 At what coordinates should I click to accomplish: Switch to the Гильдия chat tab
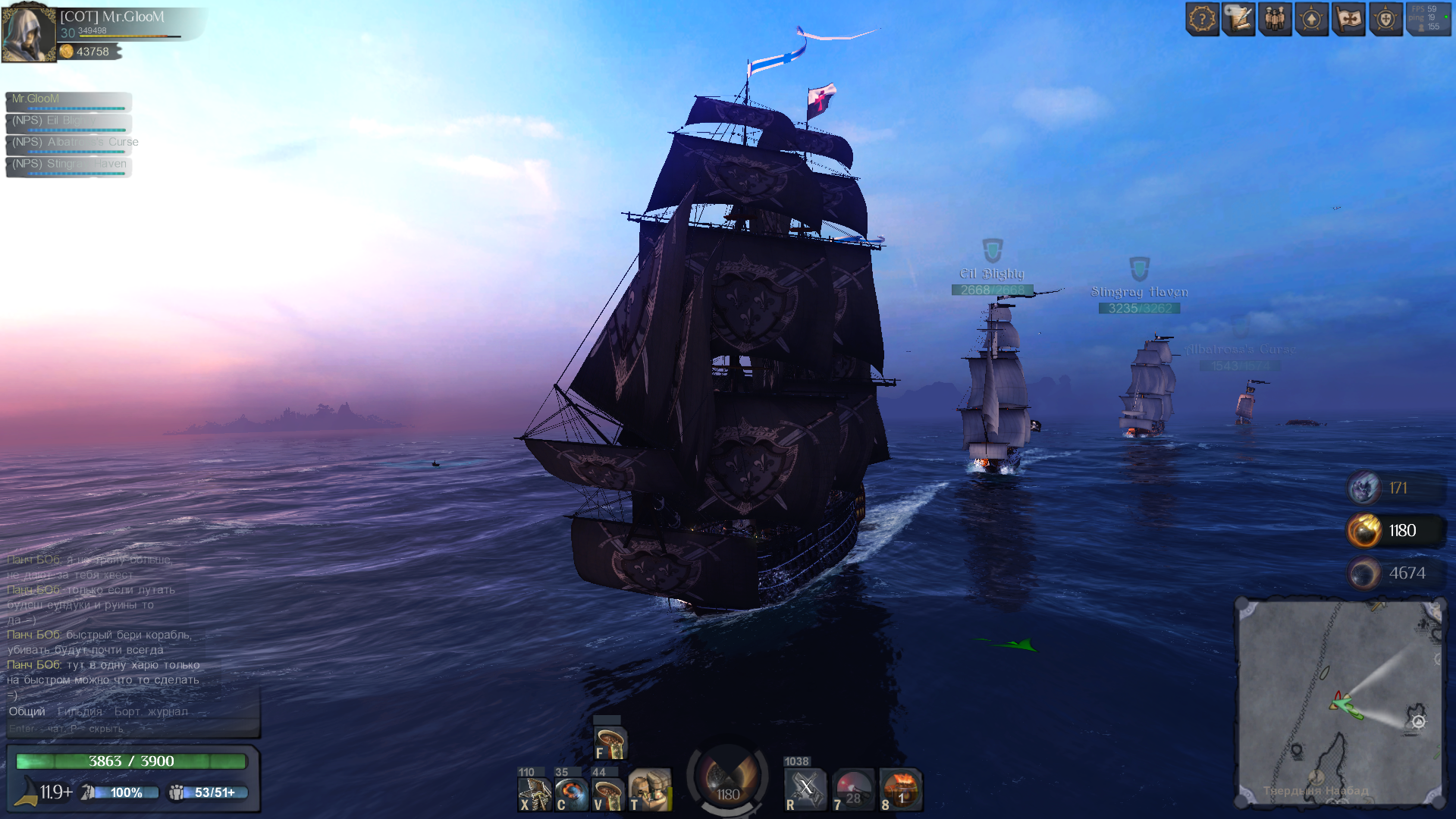click(x=80, y=711)
